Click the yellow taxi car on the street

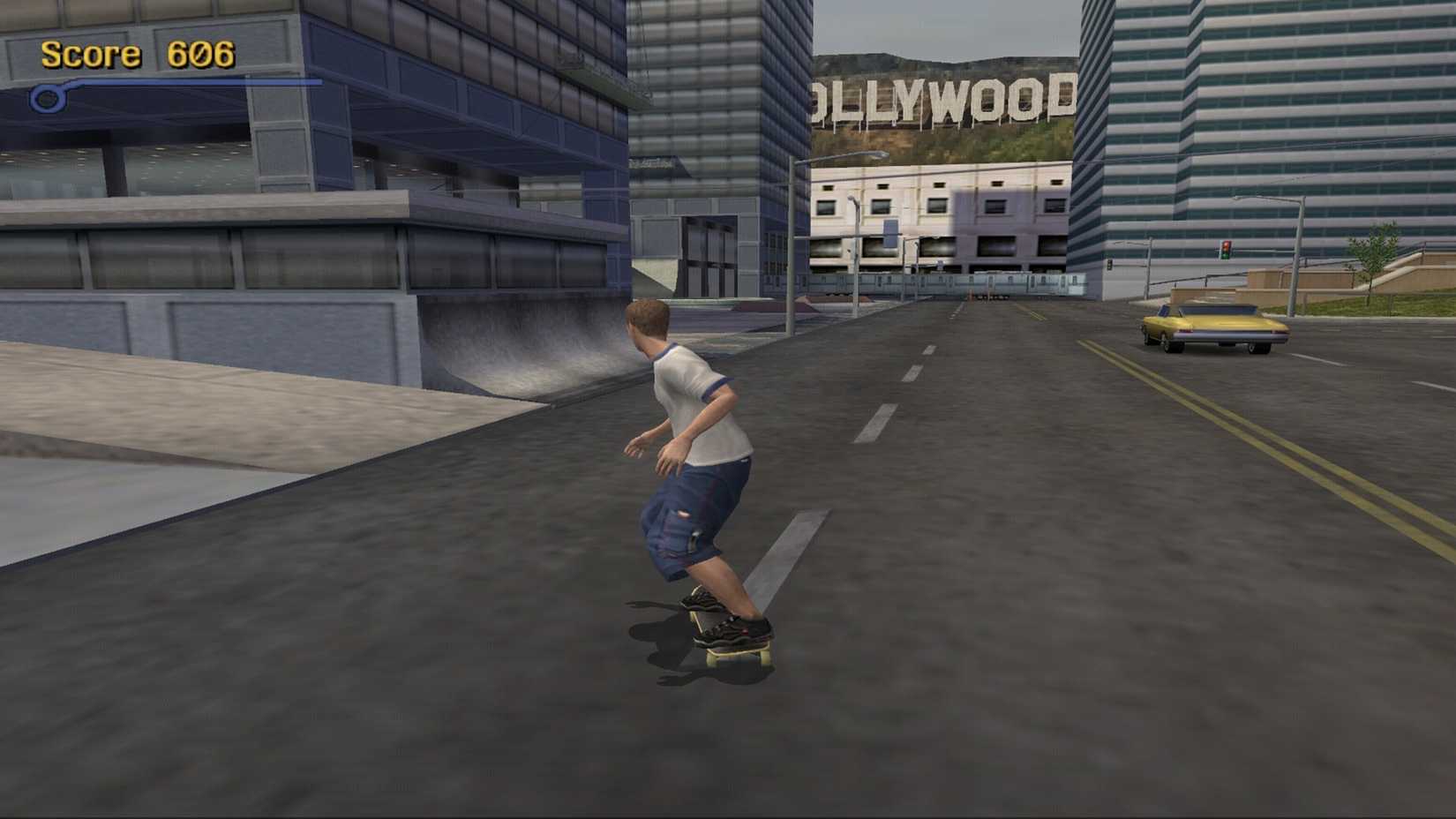[1213, 328]
